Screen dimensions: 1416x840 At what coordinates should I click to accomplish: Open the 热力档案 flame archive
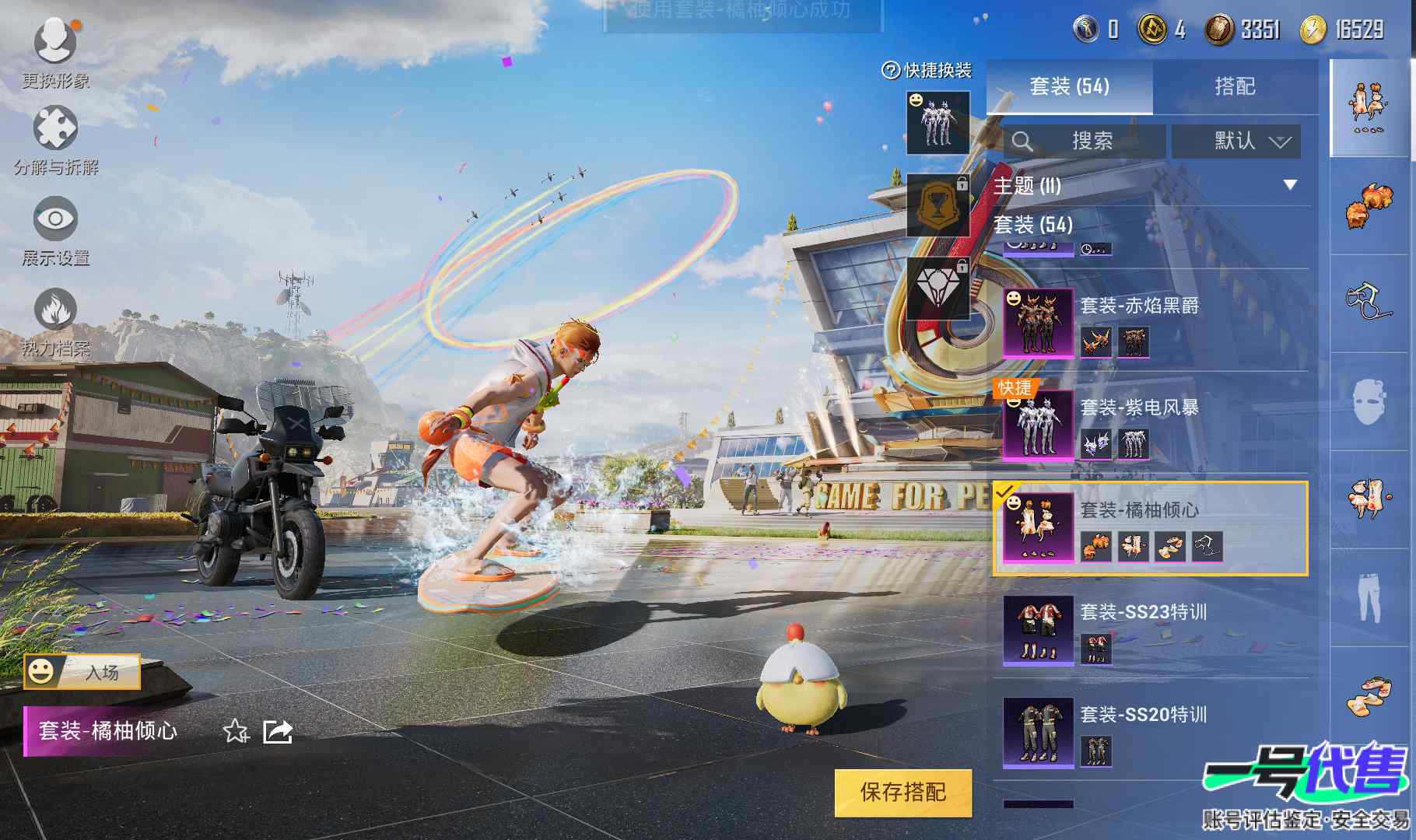pos(55,319)
